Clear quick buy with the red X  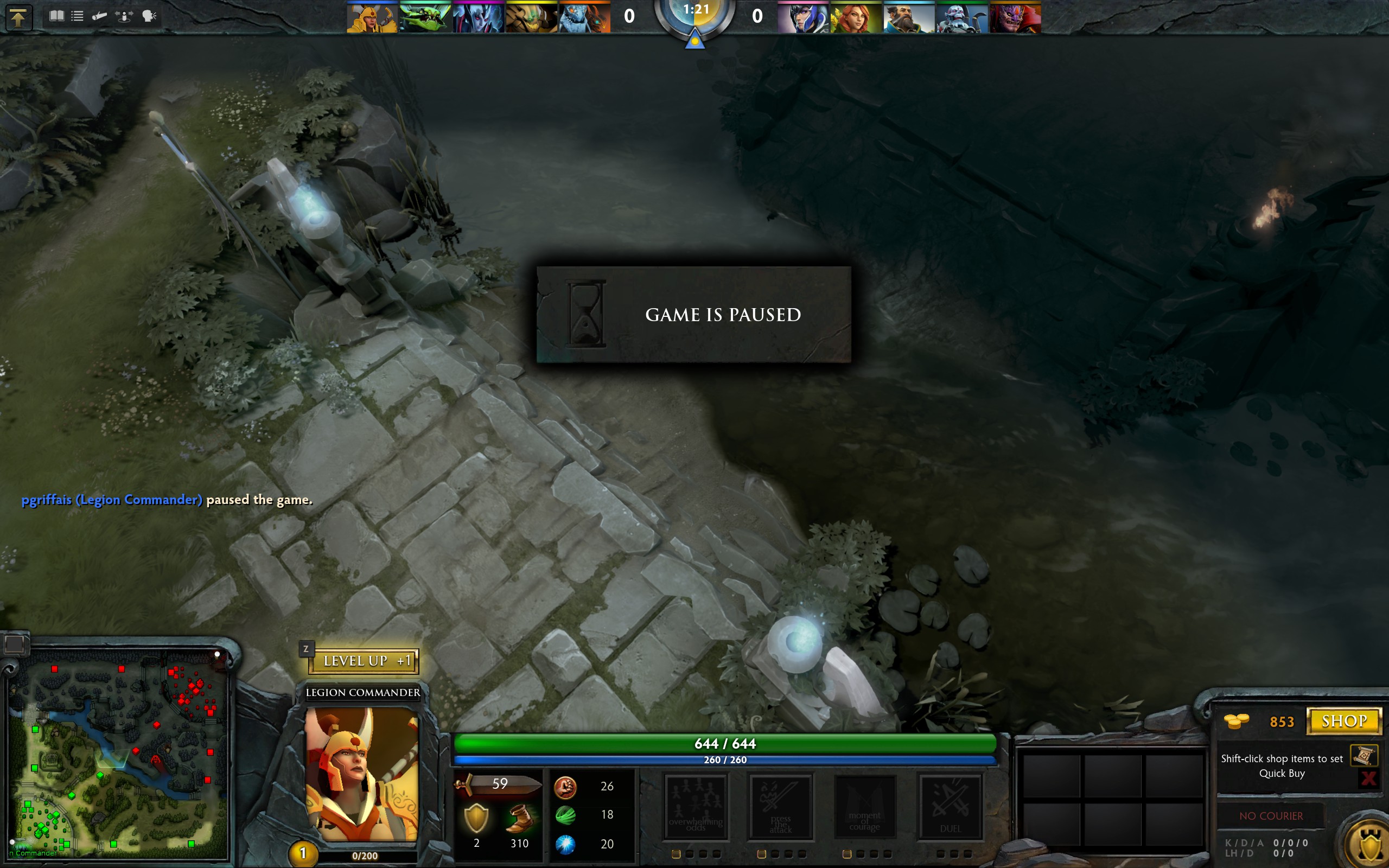[1368, 778]
